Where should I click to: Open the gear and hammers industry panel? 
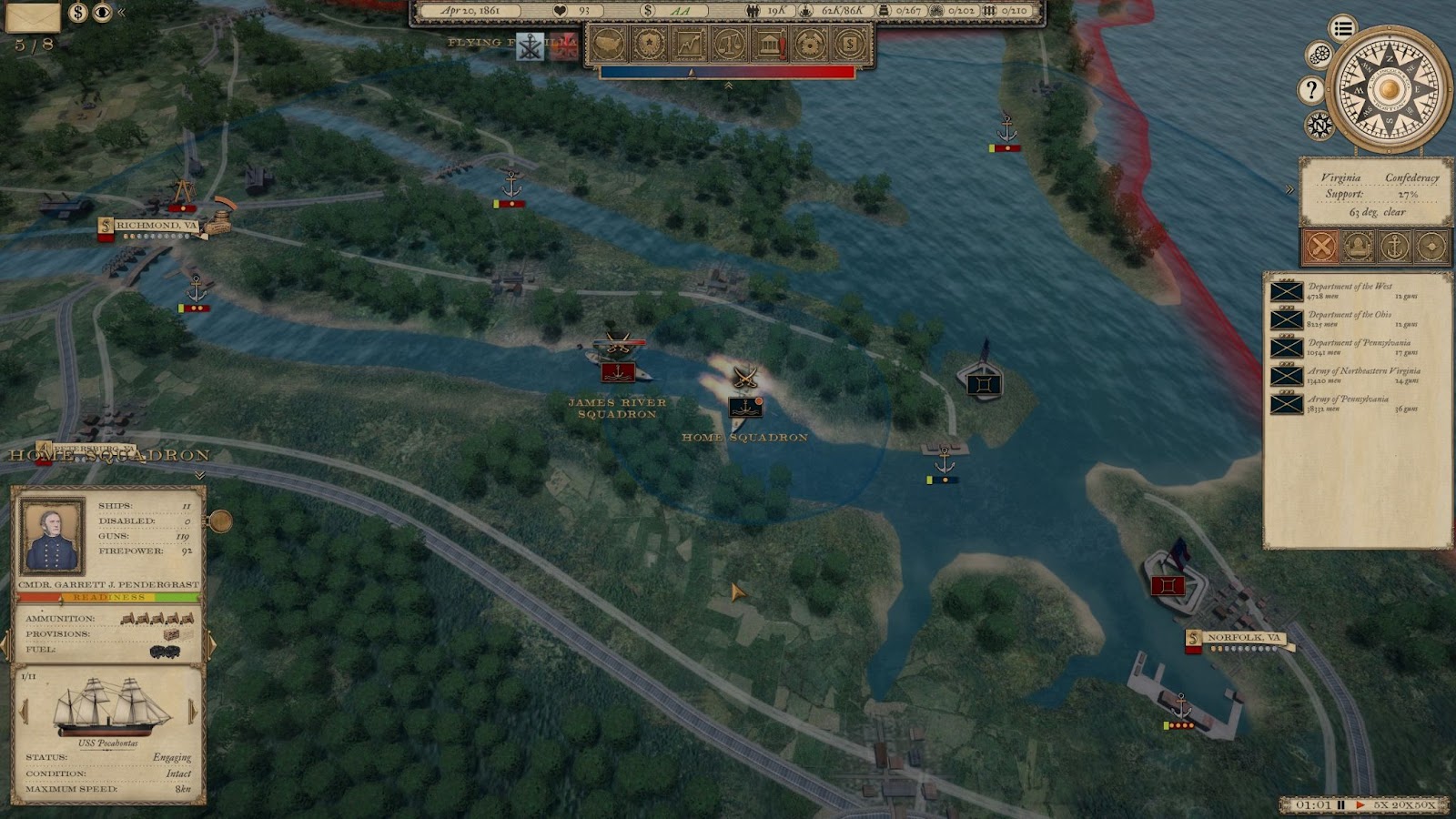pos(809,43)
